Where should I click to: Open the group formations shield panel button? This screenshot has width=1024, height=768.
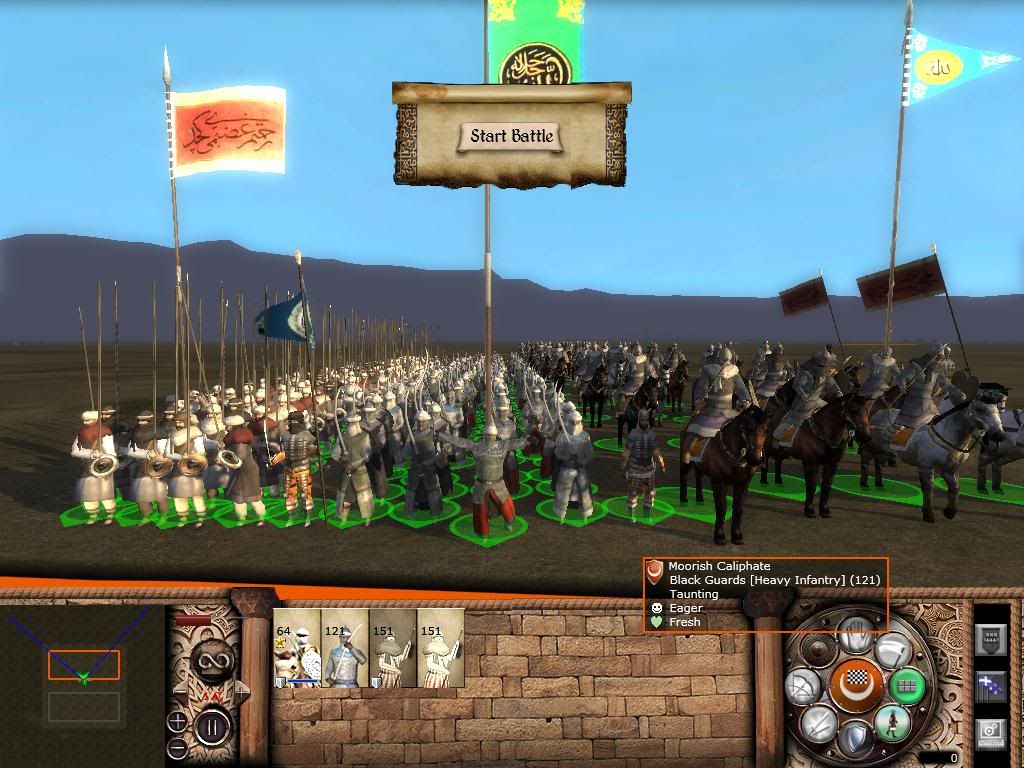990,639
